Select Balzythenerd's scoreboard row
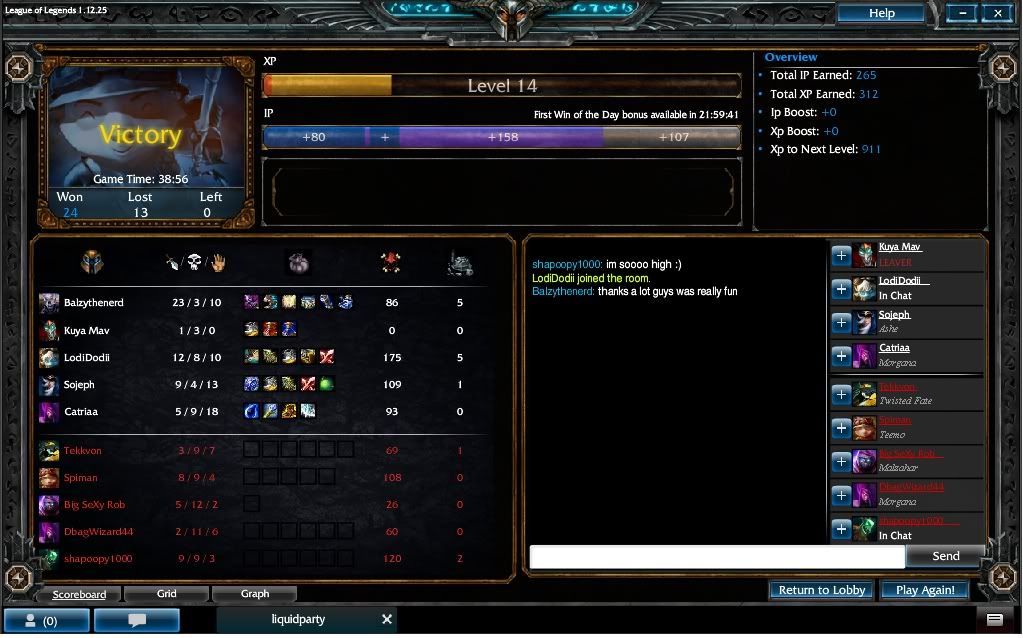 click(x=93, y=303)
